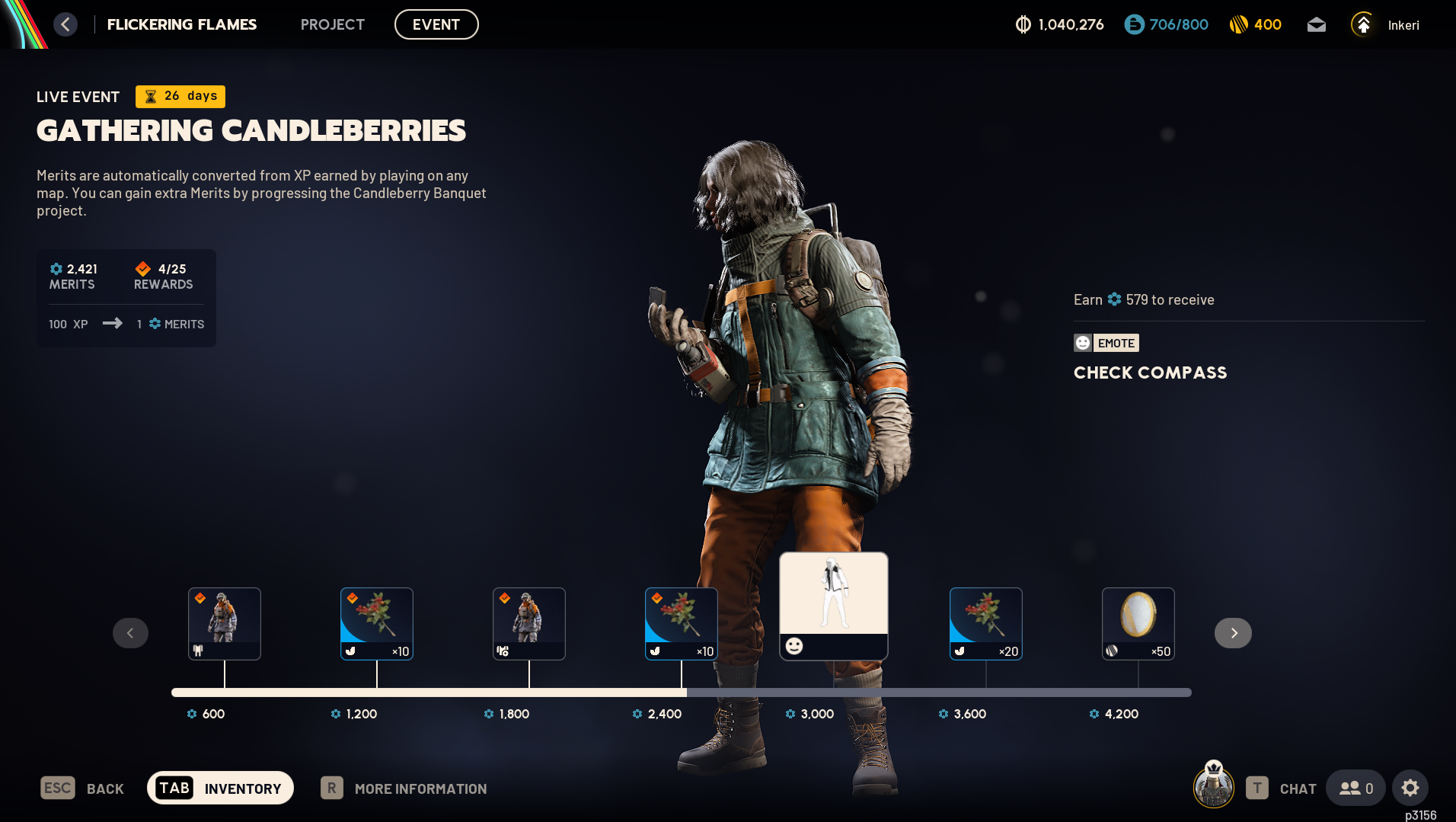Show next rewards with right arrow
1456x822 pixels.
click(1233, 633)
